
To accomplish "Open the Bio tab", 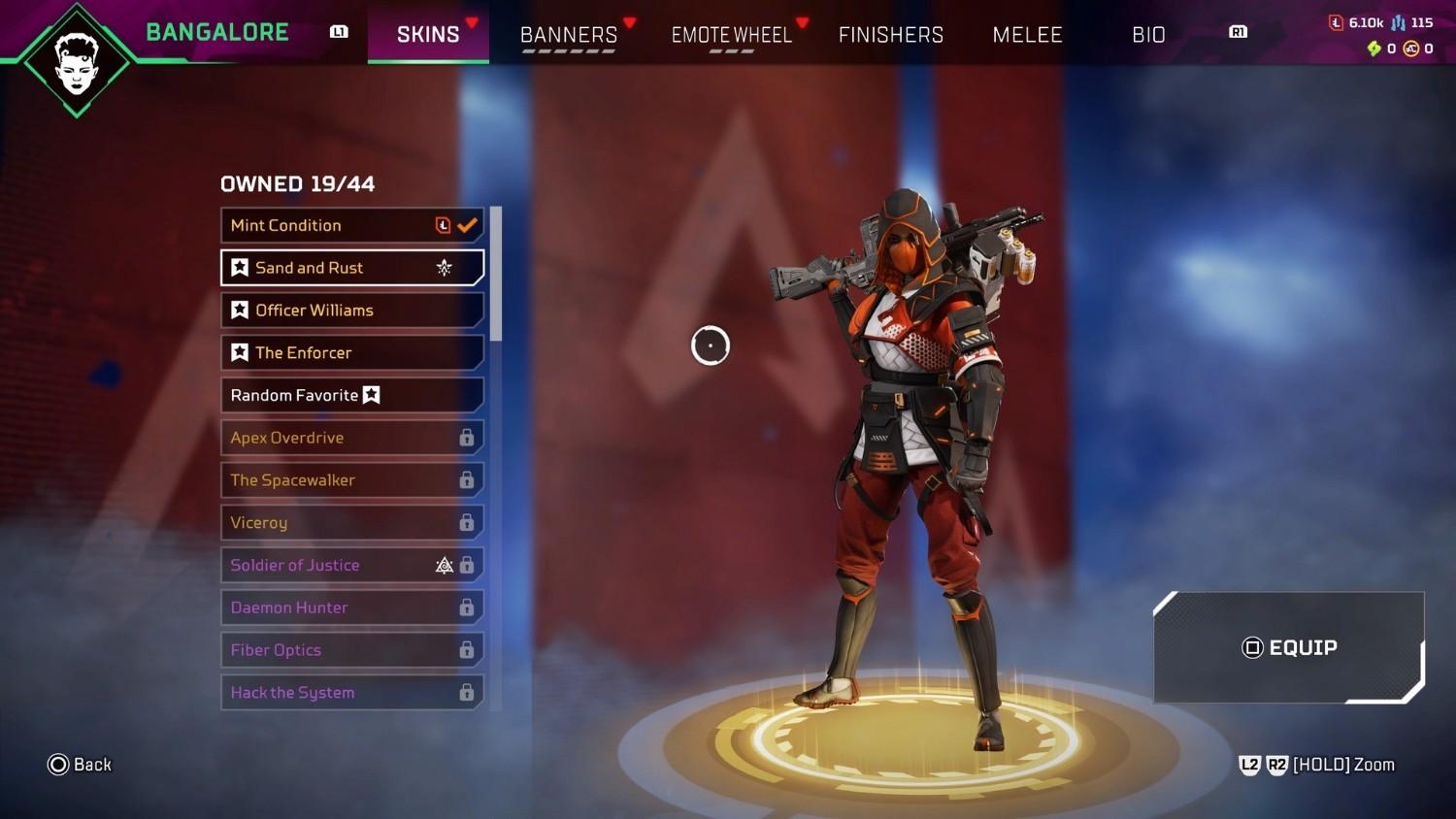I will (x=1148, y=34).
